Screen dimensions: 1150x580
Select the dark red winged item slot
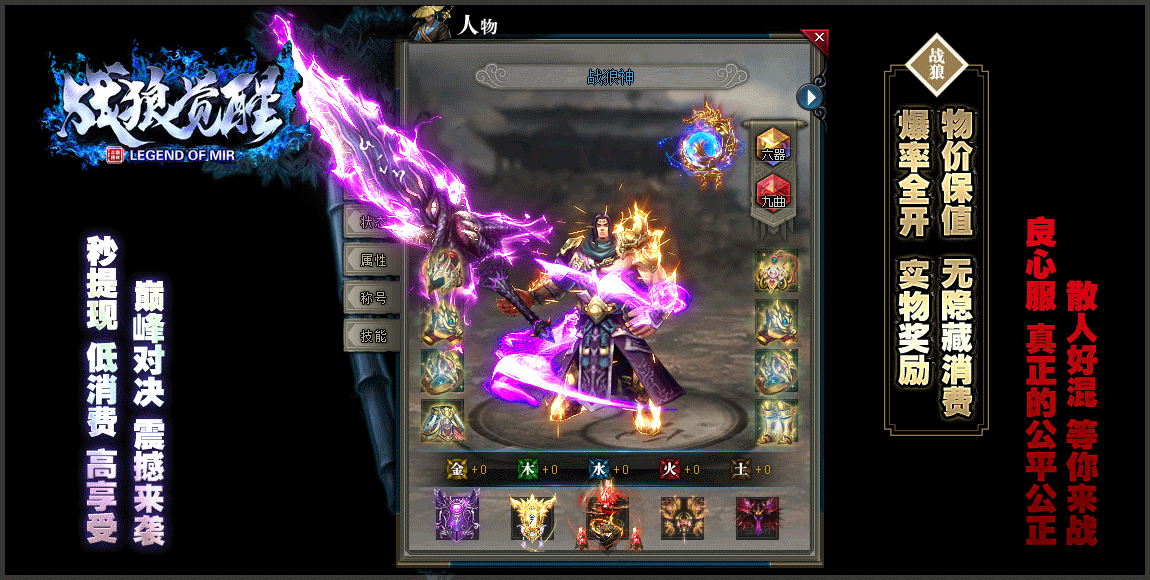tap(757, 517)
